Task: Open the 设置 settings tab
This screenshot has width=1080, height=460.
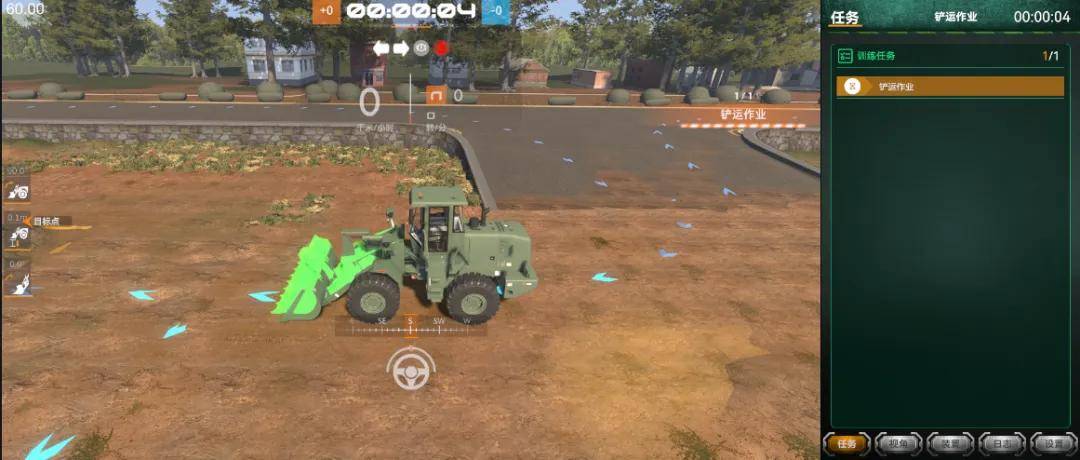Action: point(1052,443)
